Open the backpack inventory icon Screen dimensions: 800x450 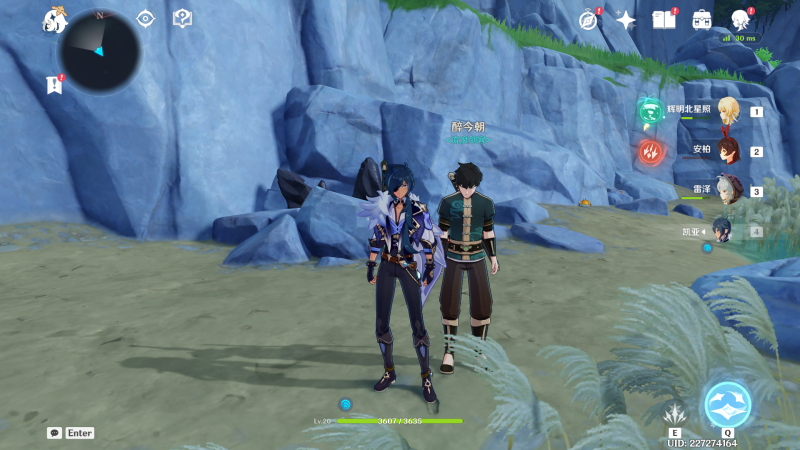tap(702, 20)
